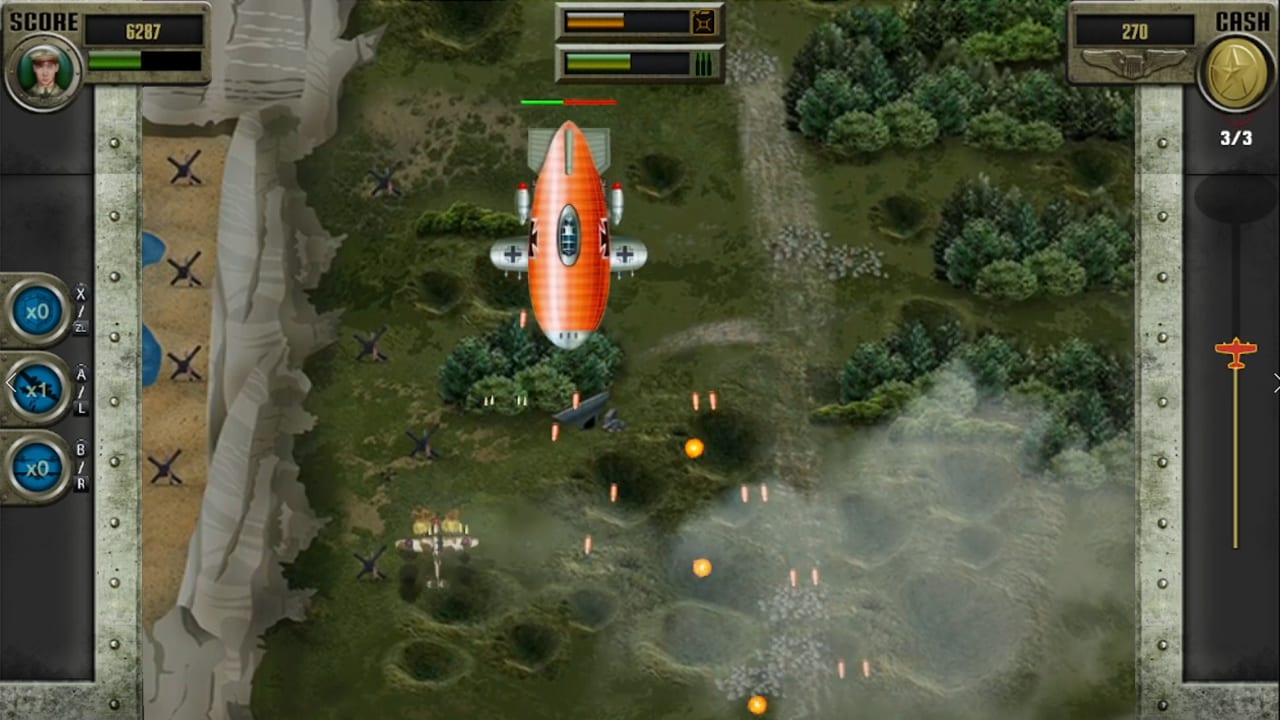Click the cash amount showing 270

pos(1135,30)
